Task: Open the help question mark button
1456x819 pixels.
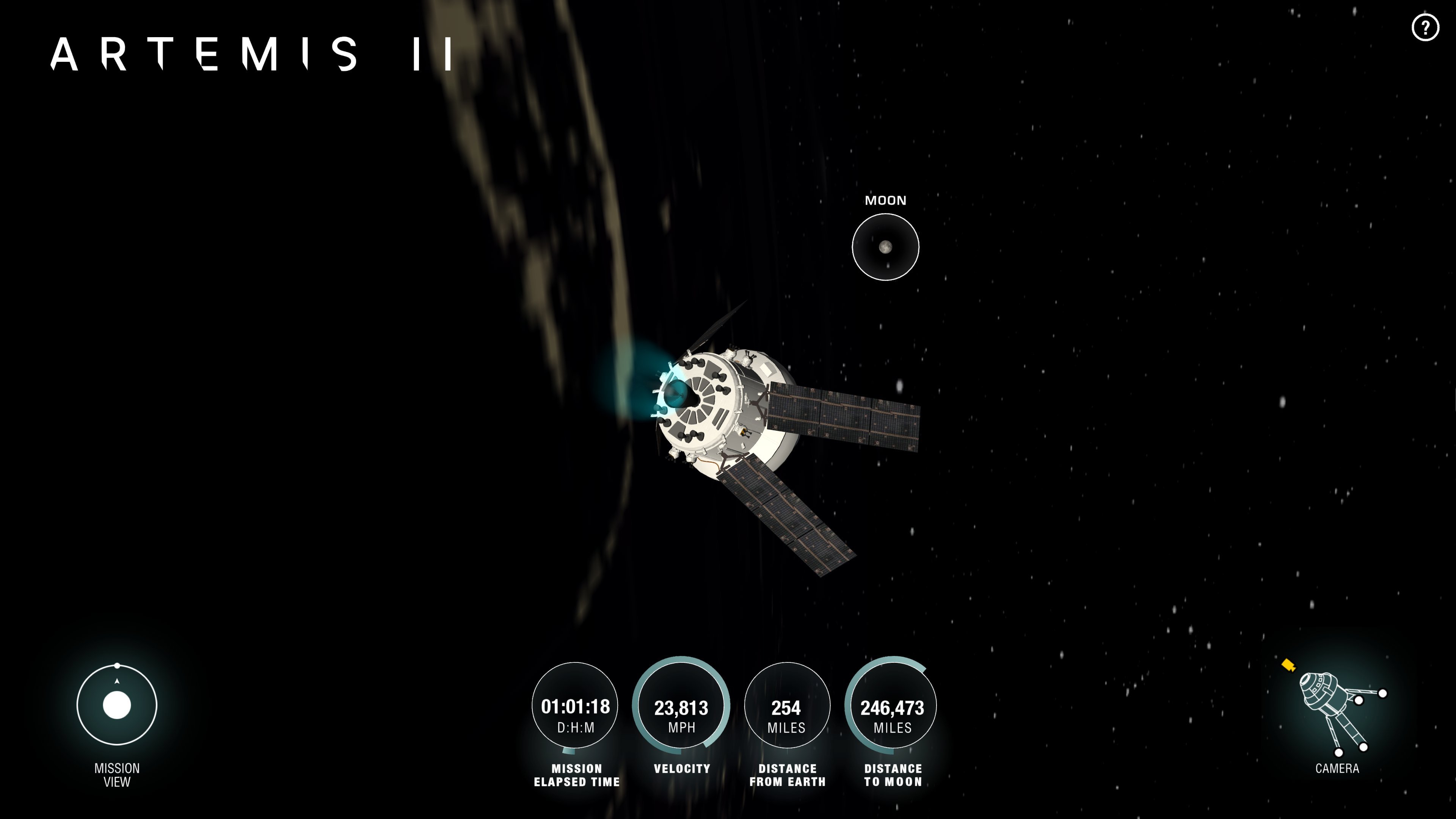Action: coord(1425,27)
